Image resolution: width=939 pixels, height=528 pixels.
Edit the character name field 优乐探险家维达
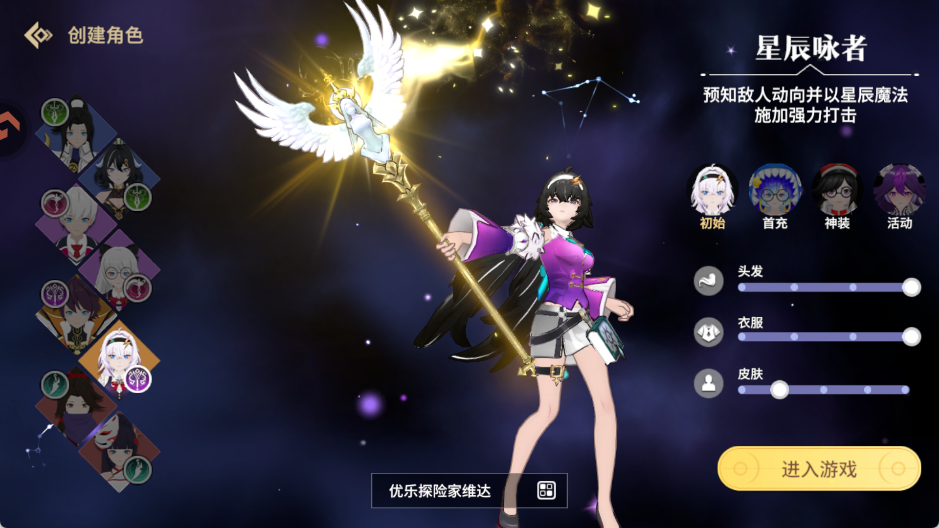(x=446, y=490)
